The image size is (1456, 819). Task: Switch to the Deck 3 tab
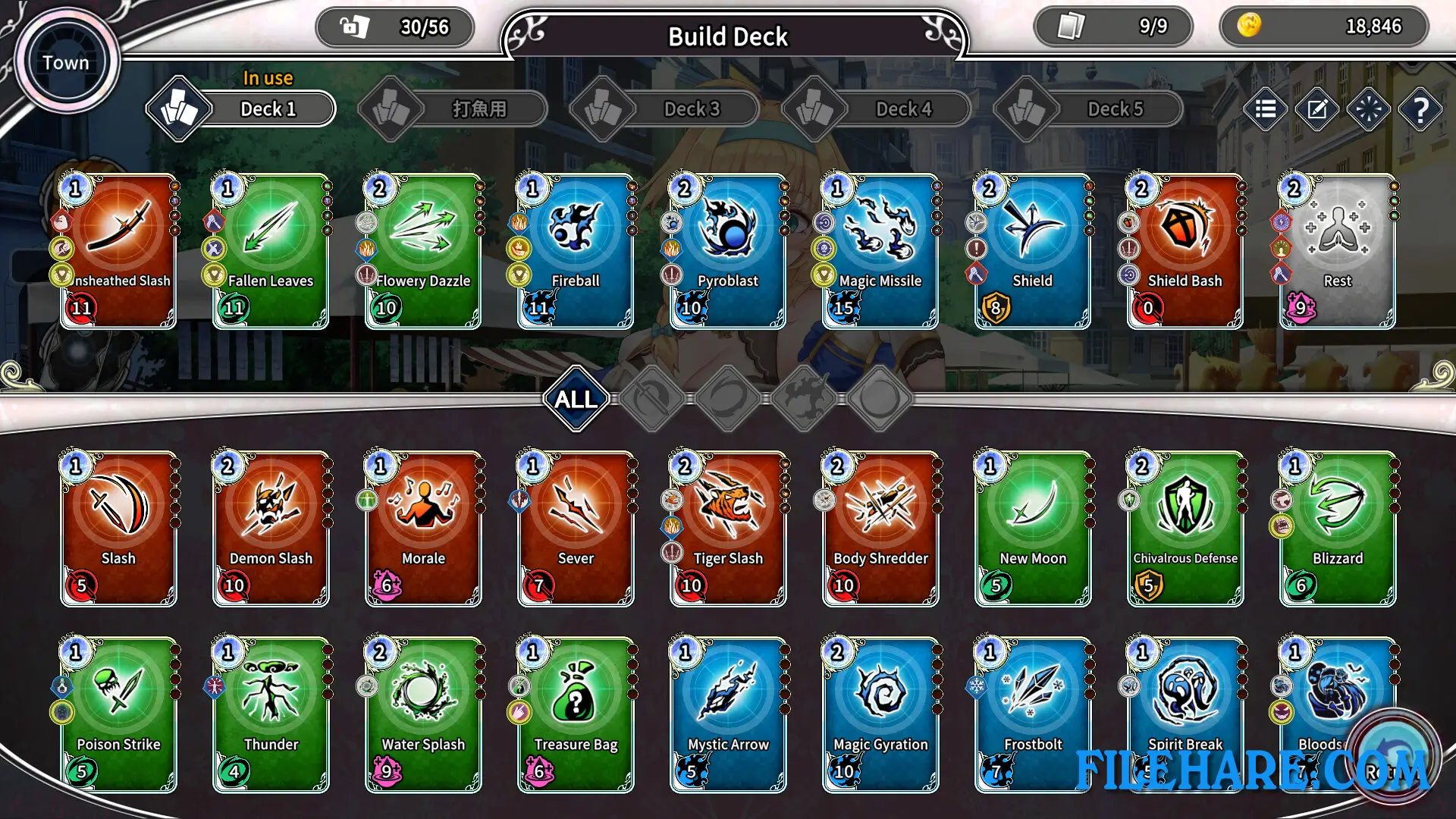click(692, 109)
